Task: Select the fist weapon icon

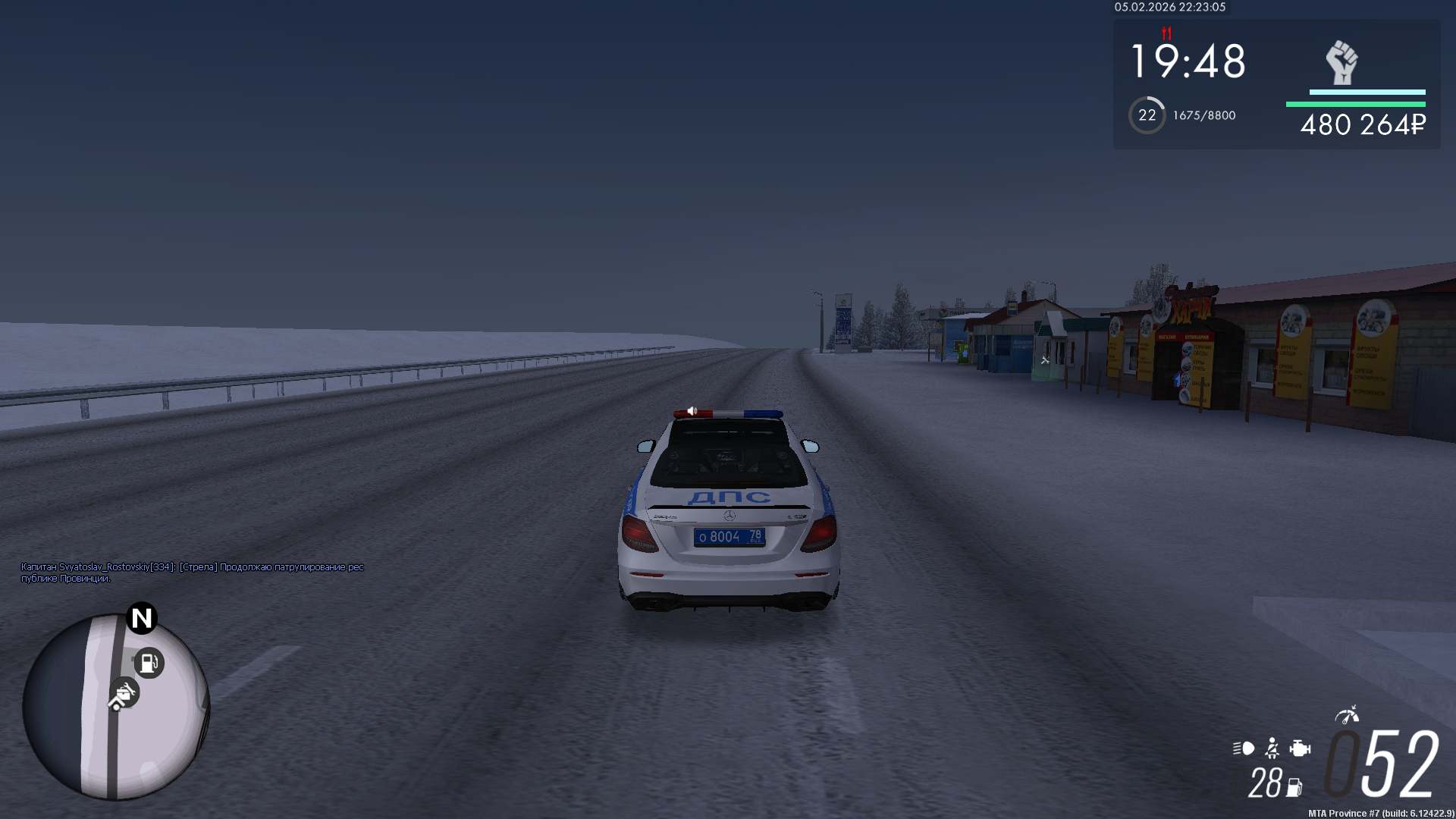Action: click(1341, 63)
